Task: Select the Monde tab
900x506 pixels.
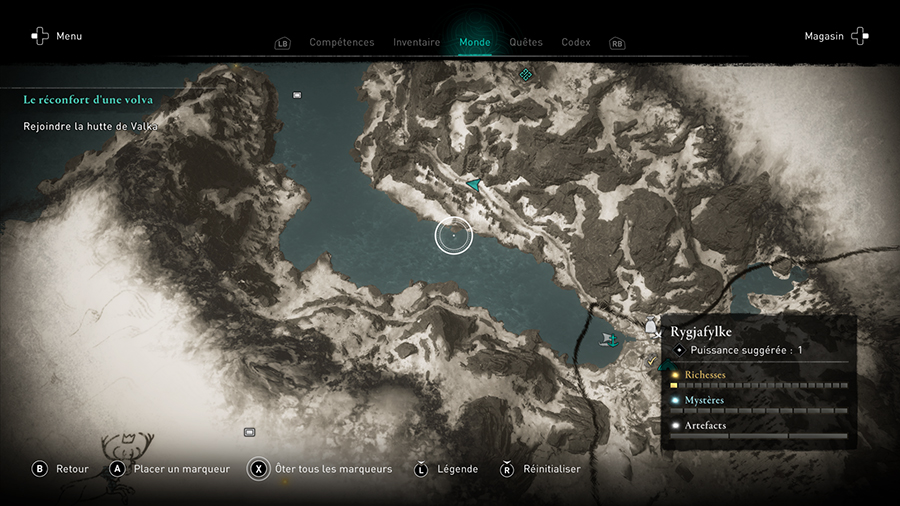Action: [x=474, y=43]
